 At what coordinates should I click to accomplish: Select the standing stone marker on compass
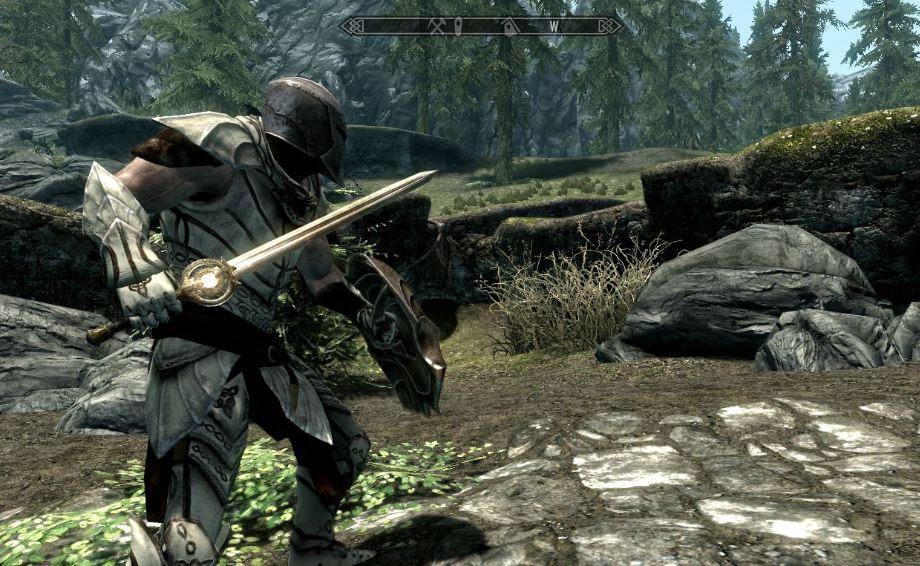(459, 25)
